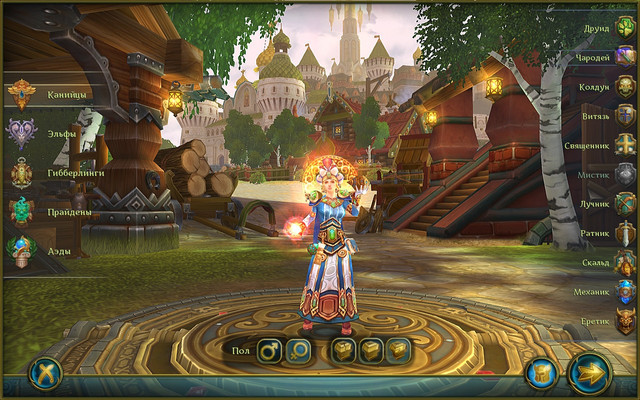Viewport: 640px width, 400px height.
Task: Choose the Ратник class
Action: (x=625, y=233)
